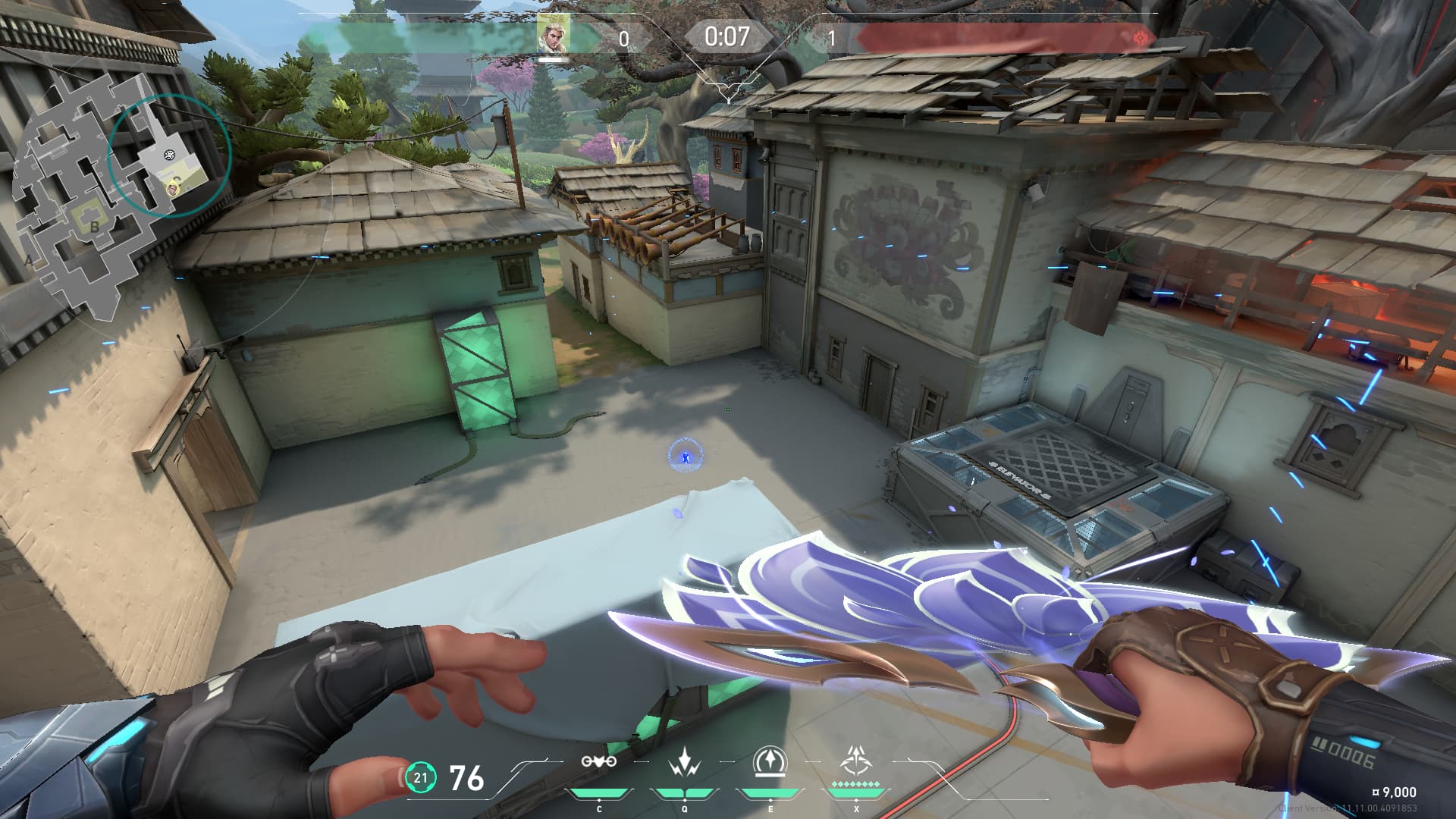Click the red spike icon on enemy bar
The width and height of the screenshot is (1456, 819).
[1139, 37]
